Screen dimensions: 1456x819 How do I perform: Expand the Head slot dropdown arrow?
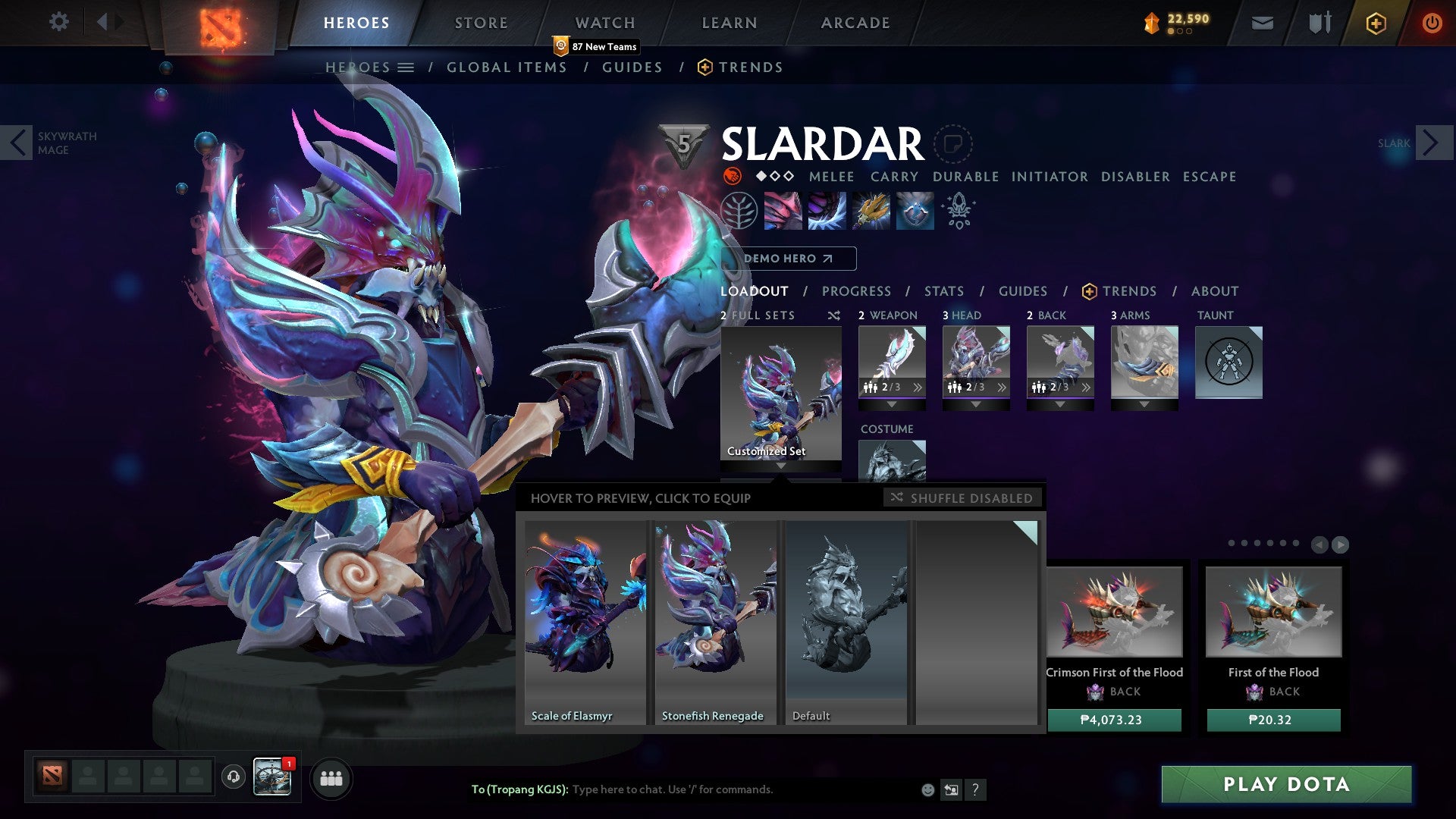click(x=976, y=404)
